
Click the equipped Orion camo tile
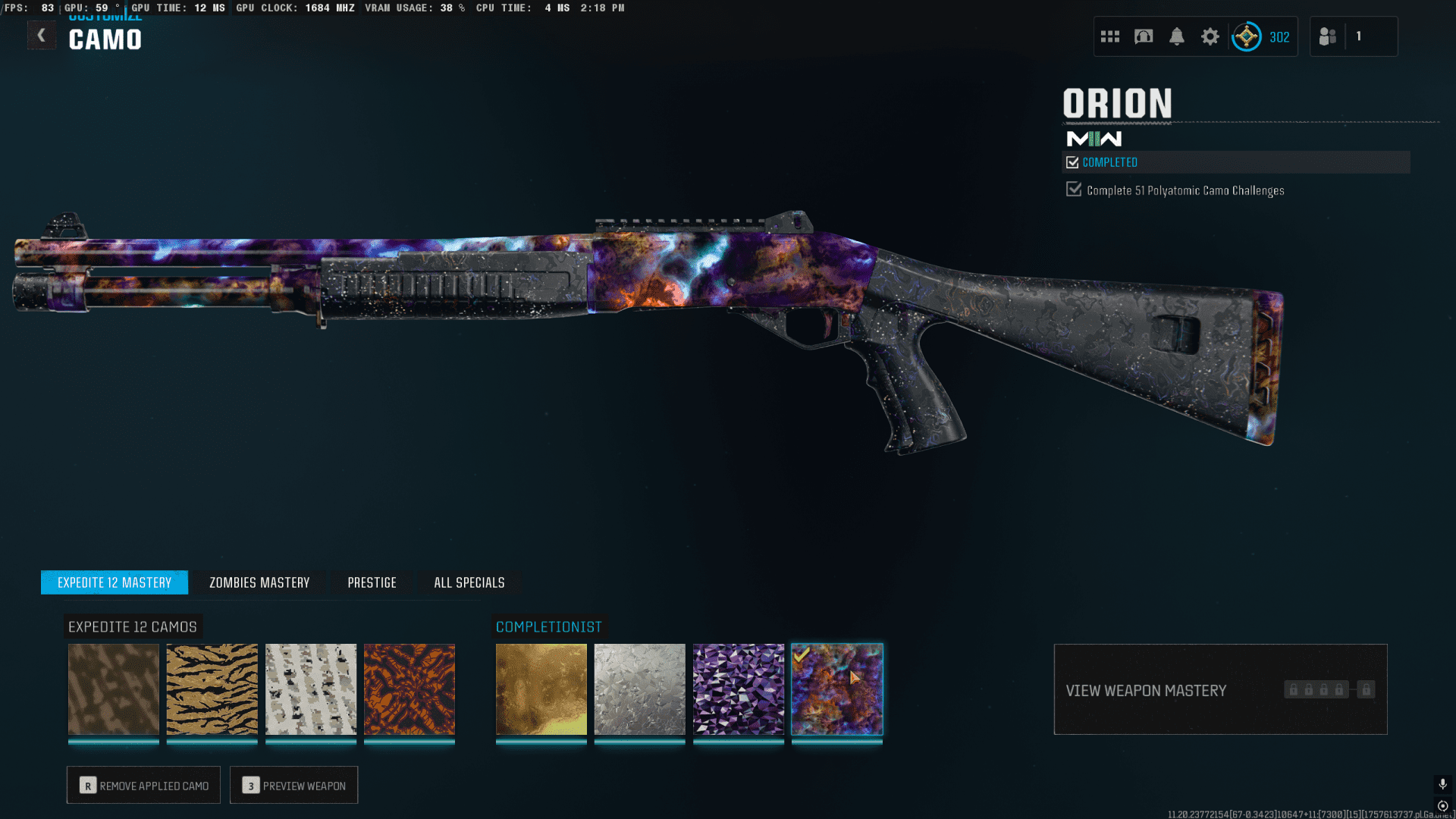pyautogui.click(x=837, y=689)
